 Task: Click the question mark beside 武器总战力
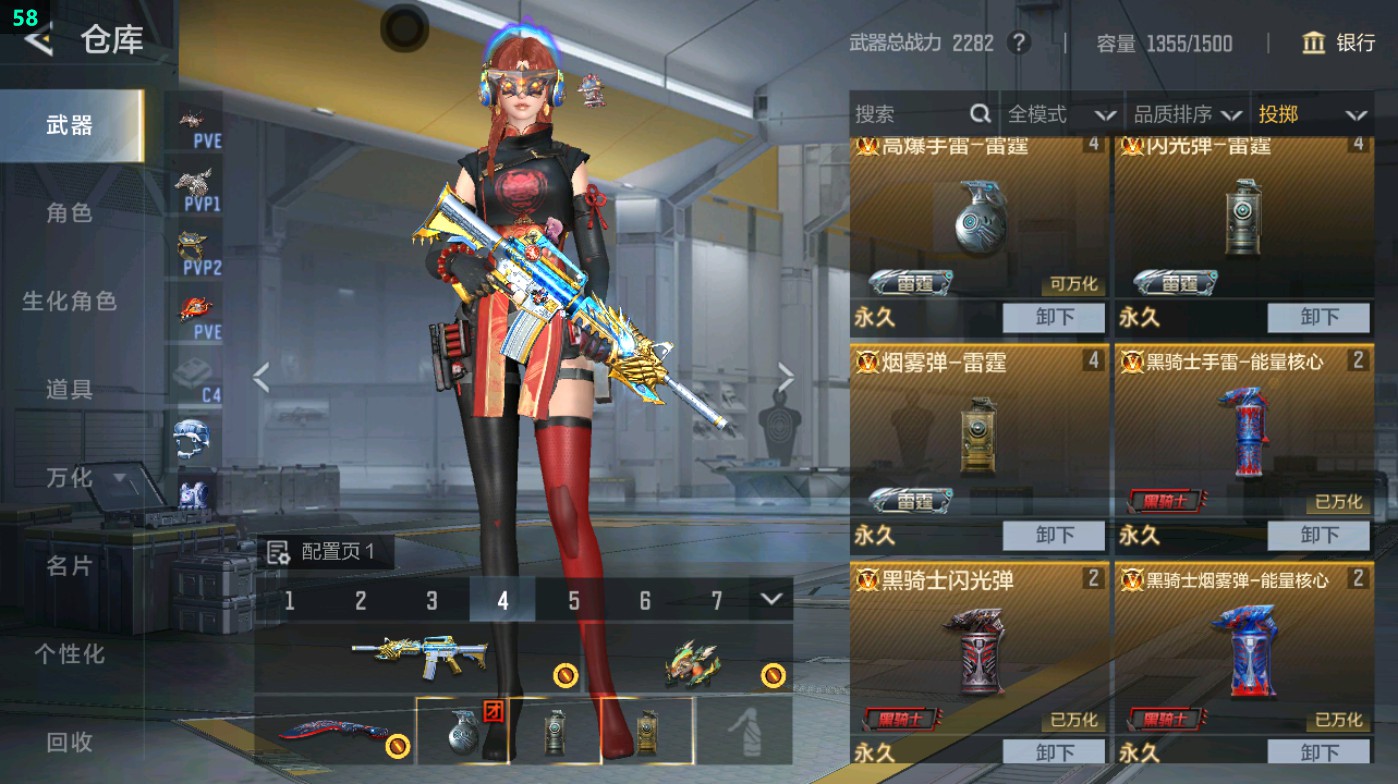1018,43
